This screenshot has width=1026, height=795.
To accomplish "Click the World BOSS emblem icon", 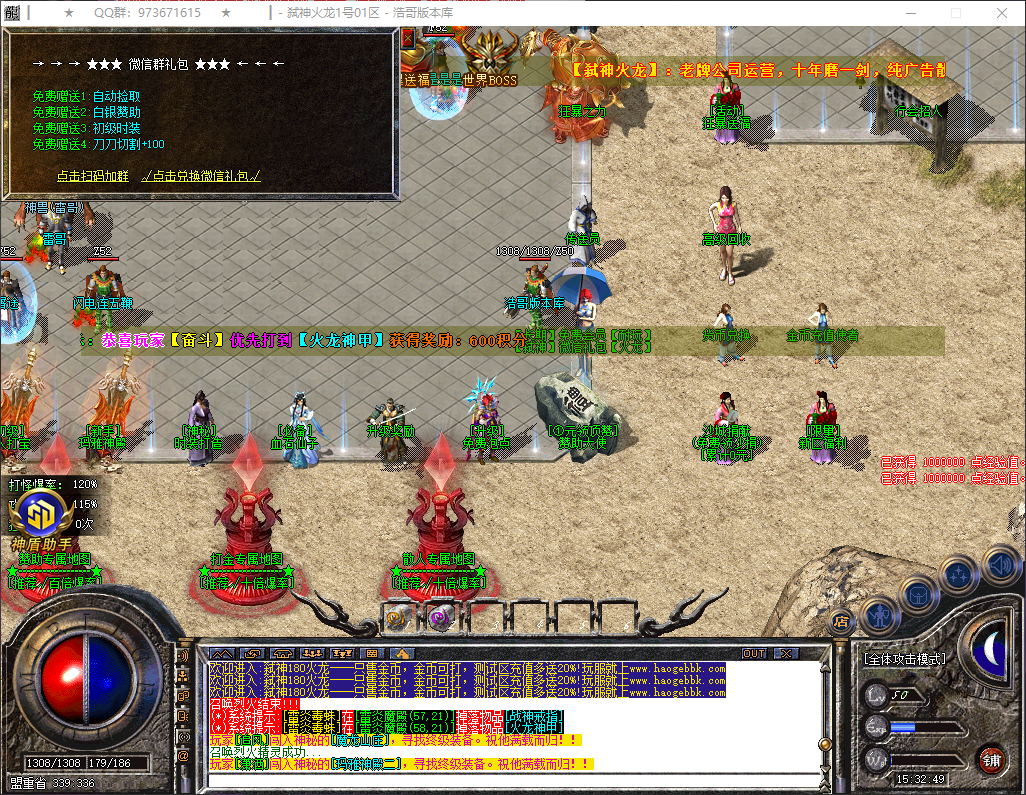I will click(489, 50).
